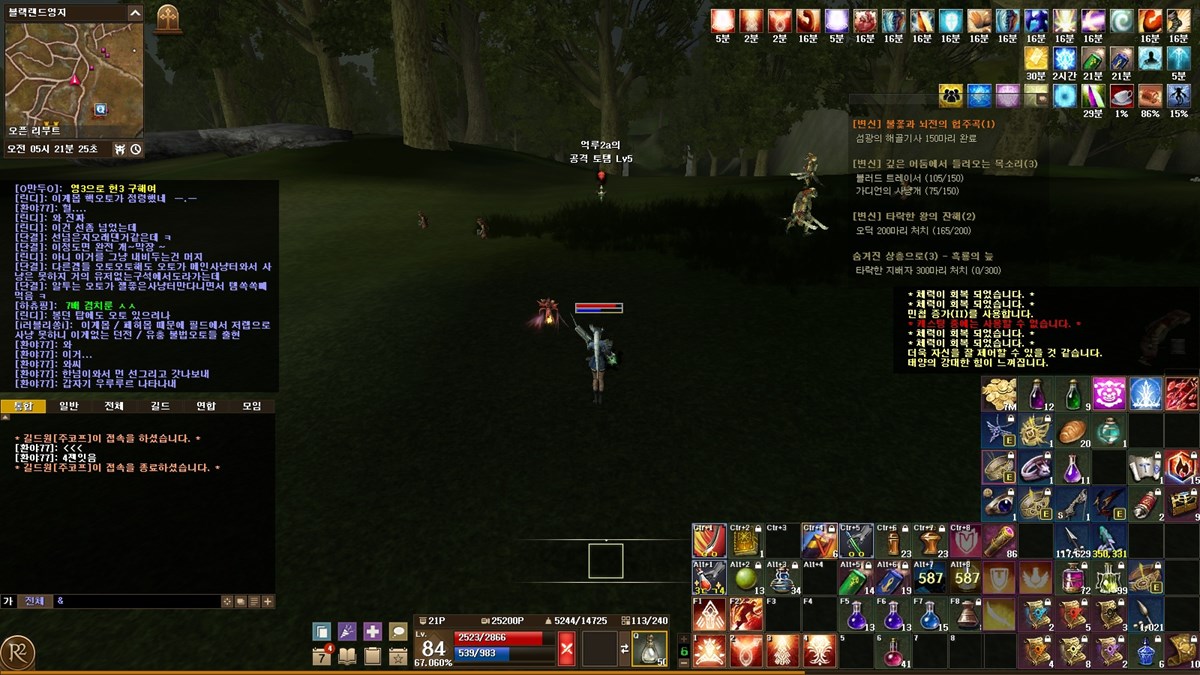Use the red potion in slot 6
The height and width of the screenshot is (675, 1200).
[x=891, y=651]
